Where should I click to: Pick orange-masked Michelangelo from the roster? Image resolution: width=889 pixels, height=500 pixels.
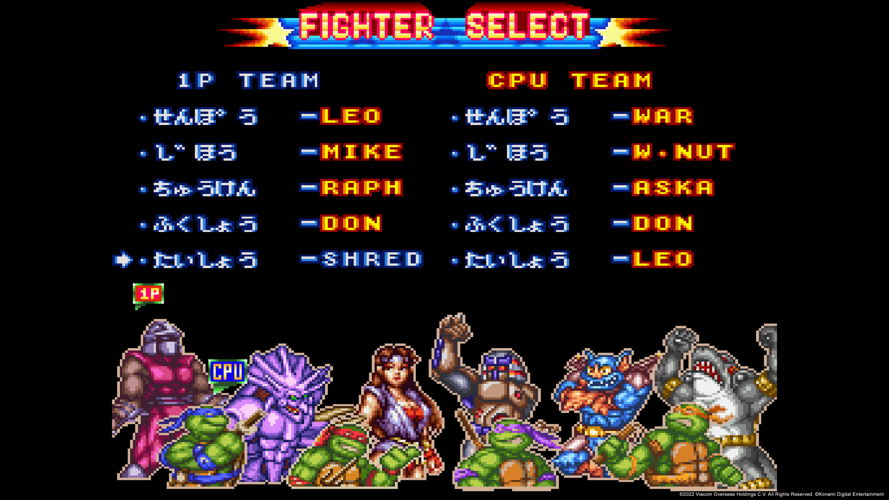tap(680, 448)
